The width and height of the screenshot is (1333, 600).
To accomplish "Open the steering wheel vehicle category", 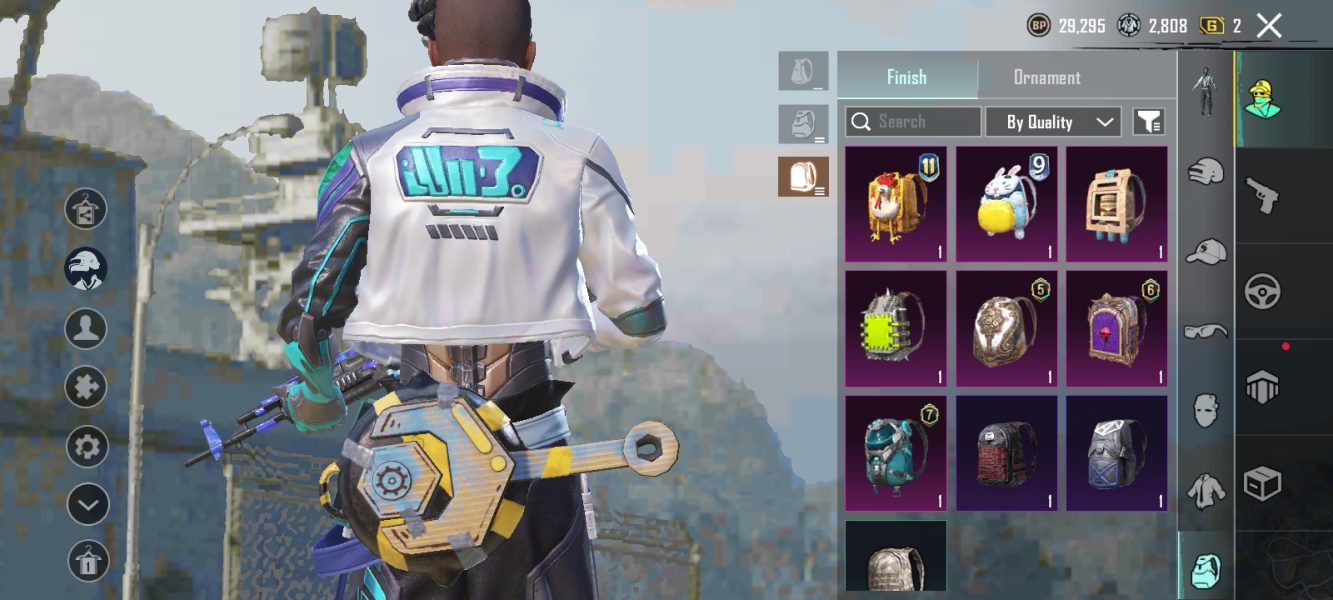I will pyautogui.click(x=1262, y=292).
